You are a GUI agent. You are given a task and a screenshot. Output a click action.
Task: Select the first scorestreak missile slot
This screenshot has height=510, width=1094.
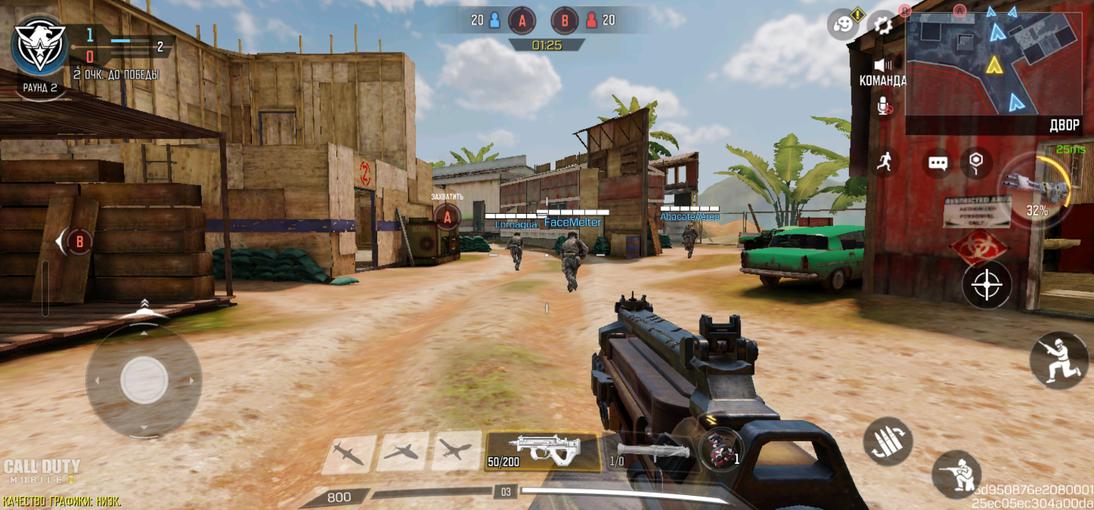[x=349, y=454]
